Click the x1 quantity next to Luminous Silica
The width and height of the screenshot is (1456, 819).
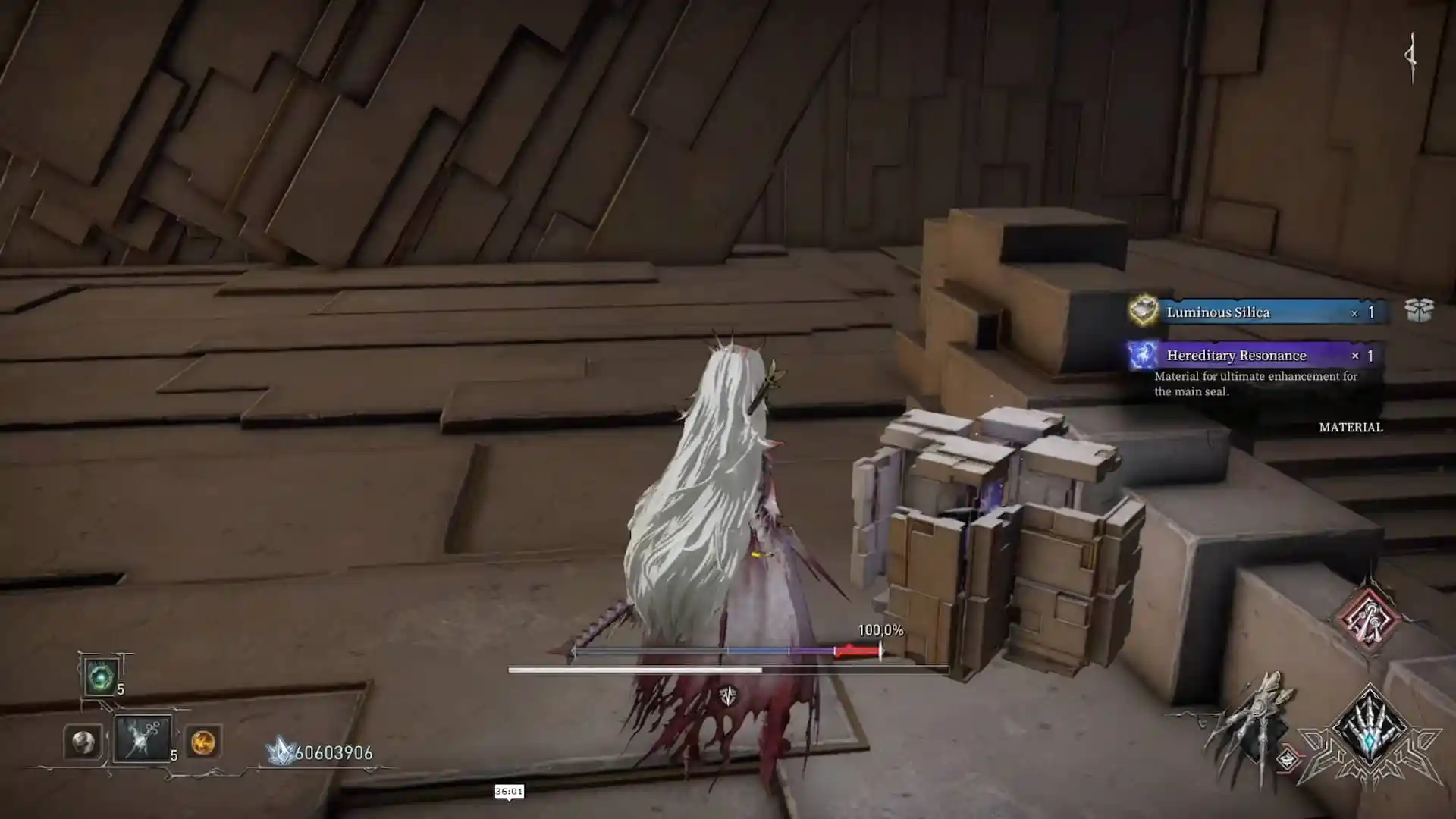pos(1363,312)
